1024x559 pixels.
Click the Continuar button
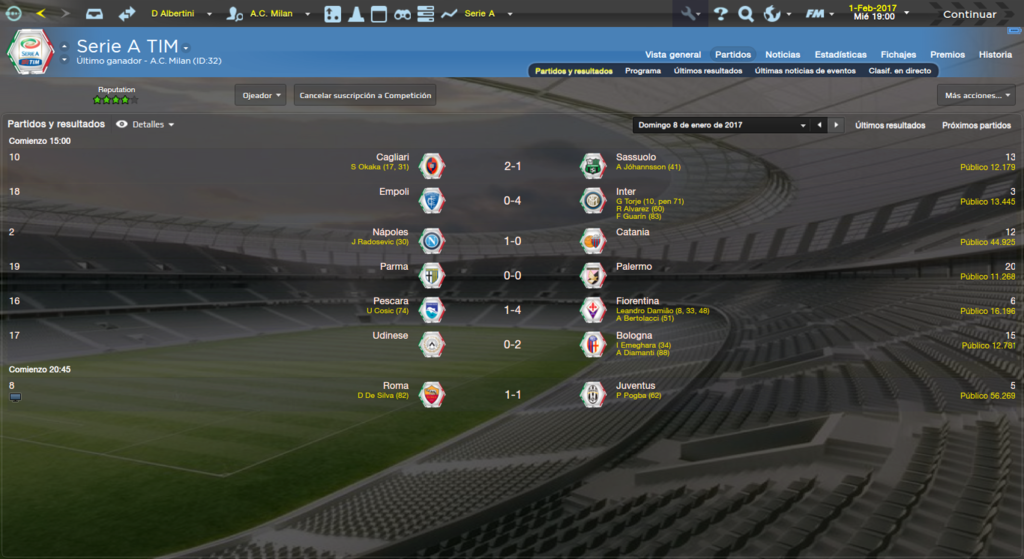(969, 14)
